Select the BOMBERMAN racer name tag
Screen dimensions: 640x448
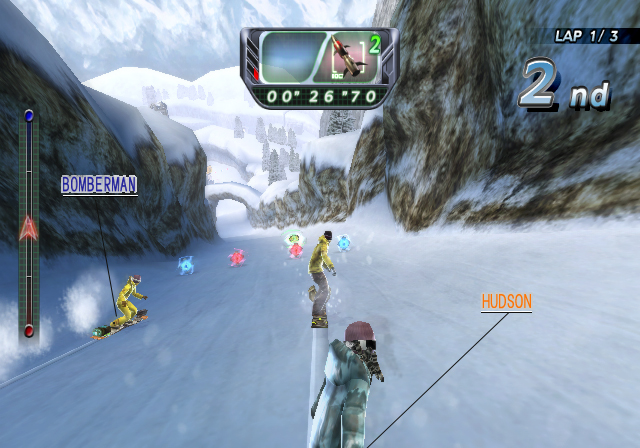(x=99, y=185)
